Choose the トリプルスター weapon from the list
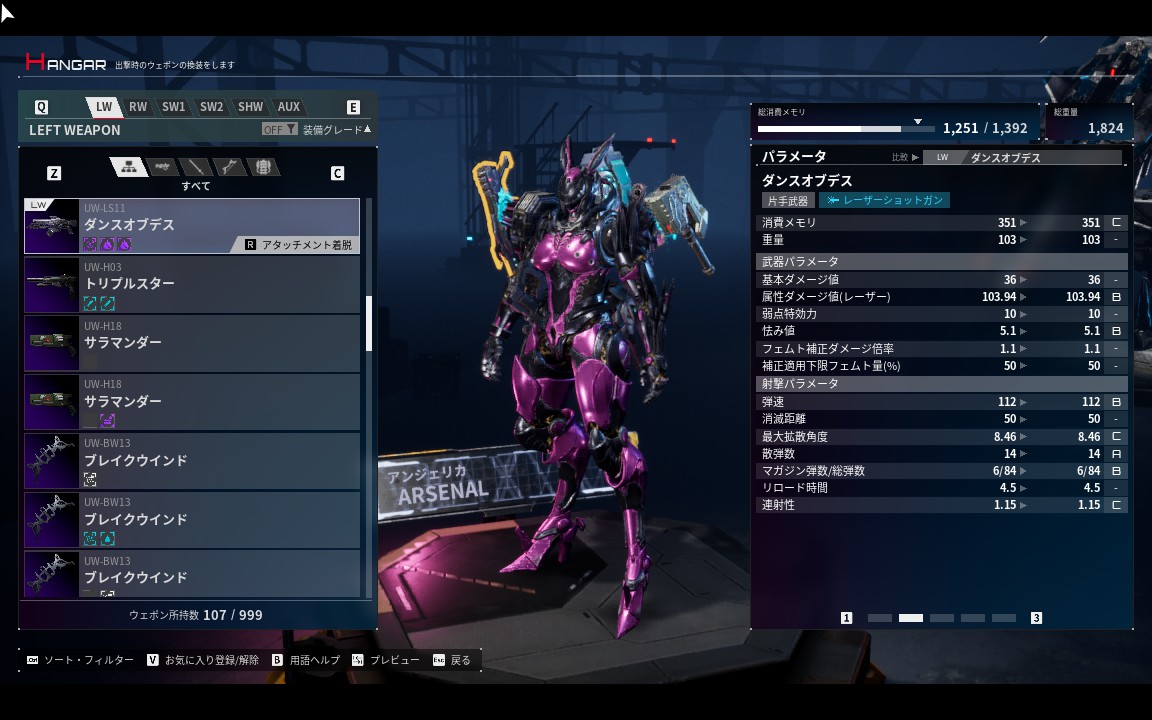 click(192, 285)
